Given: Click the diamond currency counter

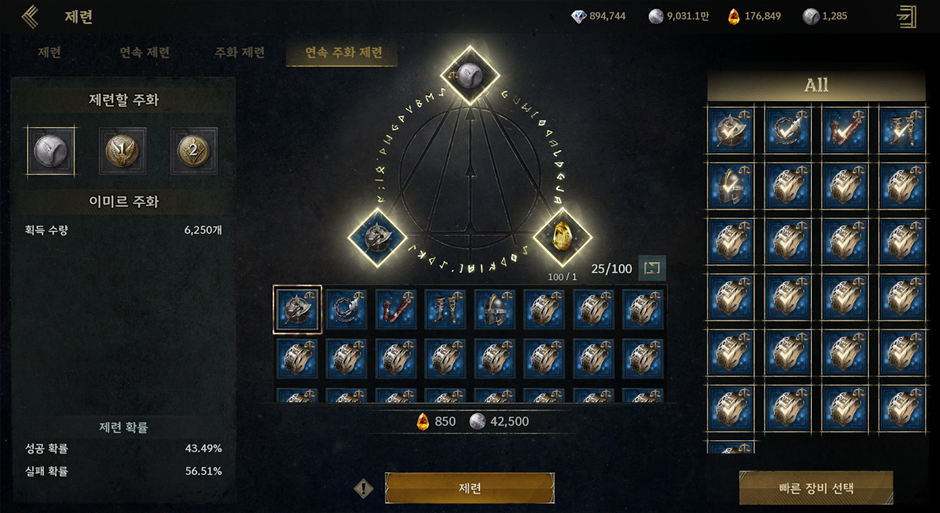Looking at the screenshot, I should point(598,16).
